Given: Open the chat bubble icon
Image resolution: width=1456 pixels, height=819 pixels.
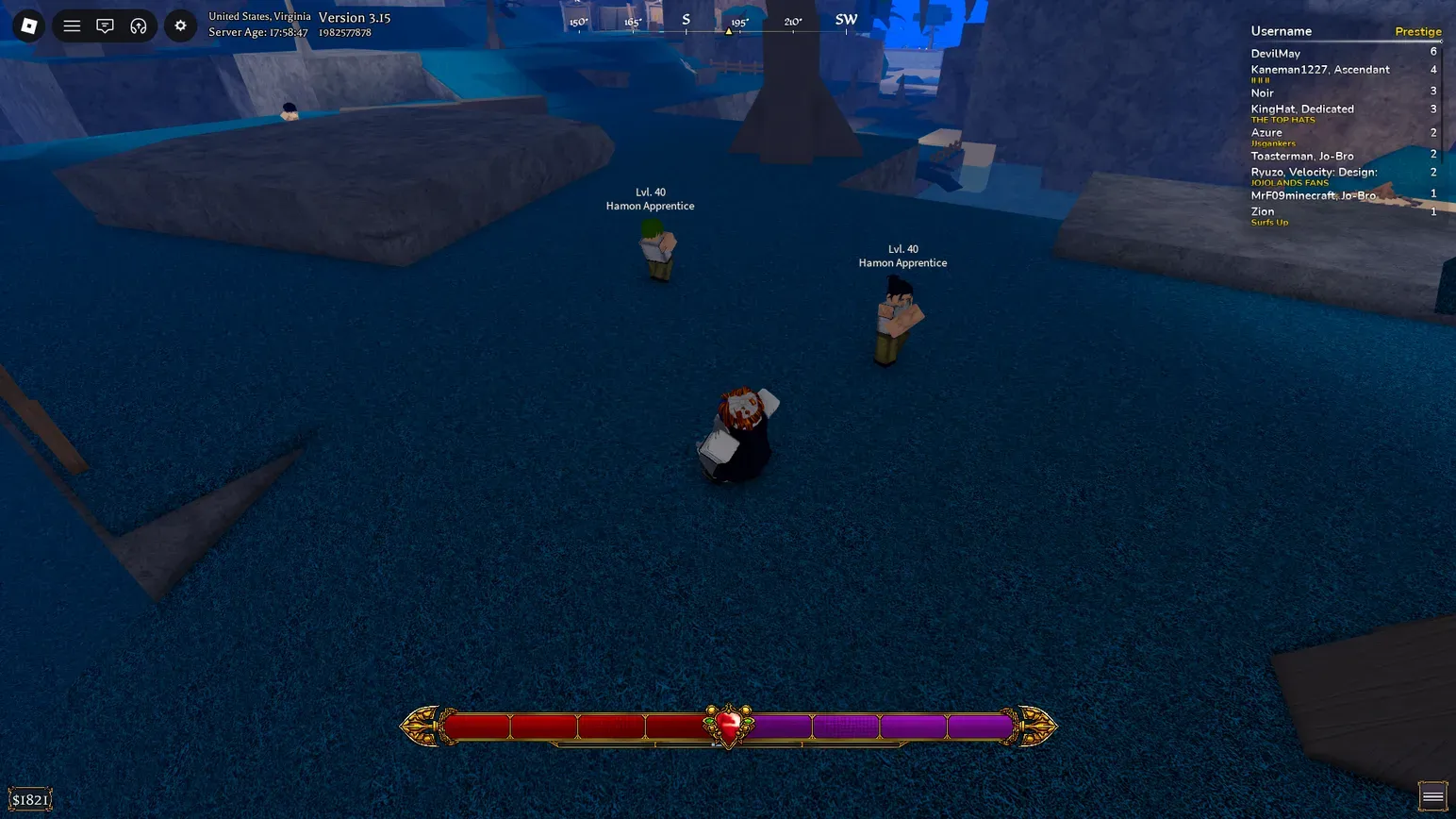Looking at the screenshot, I should (105, 25).
